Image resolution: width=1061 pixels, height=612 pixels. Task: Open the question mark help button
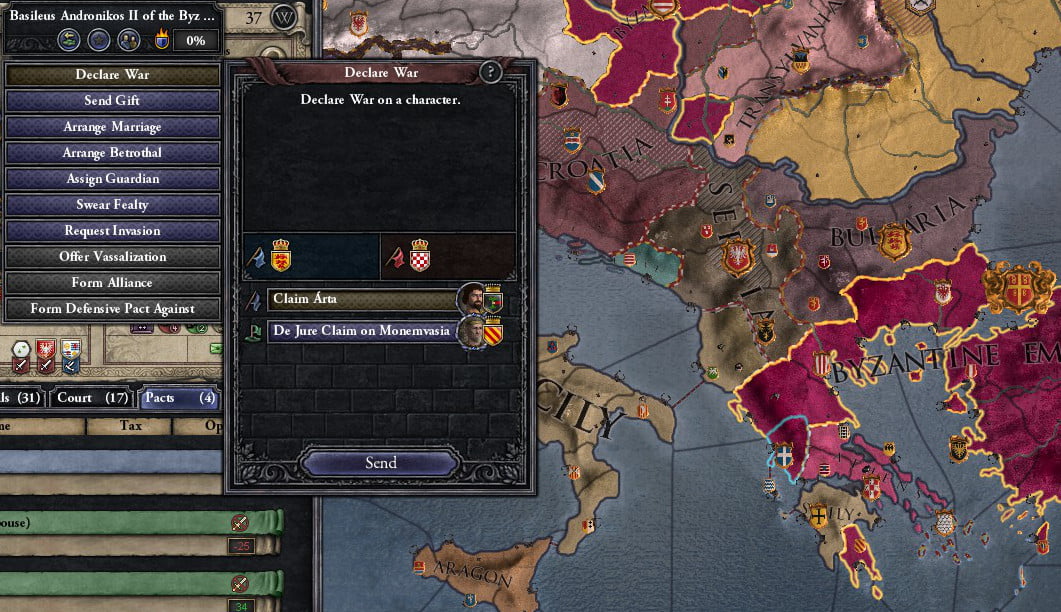click(x=490, y=72)
